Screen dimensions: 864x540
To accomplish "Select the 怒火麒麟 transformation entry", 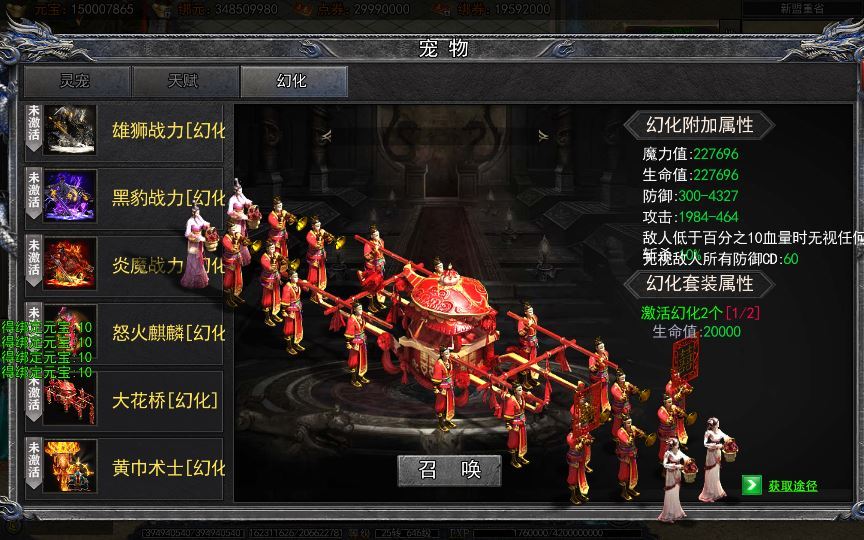I will coord(130,332).
